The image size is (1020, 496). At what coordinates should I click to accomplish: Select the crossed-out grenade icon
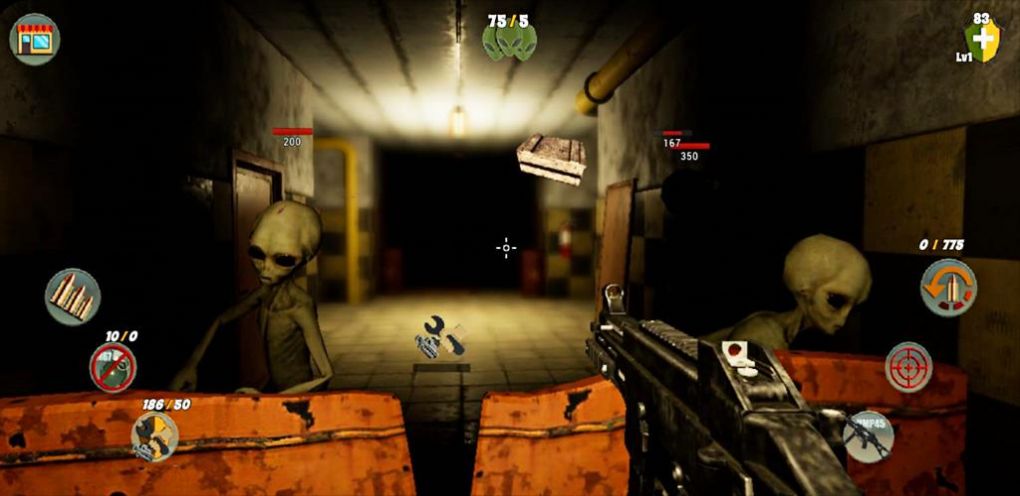[113, 367]
